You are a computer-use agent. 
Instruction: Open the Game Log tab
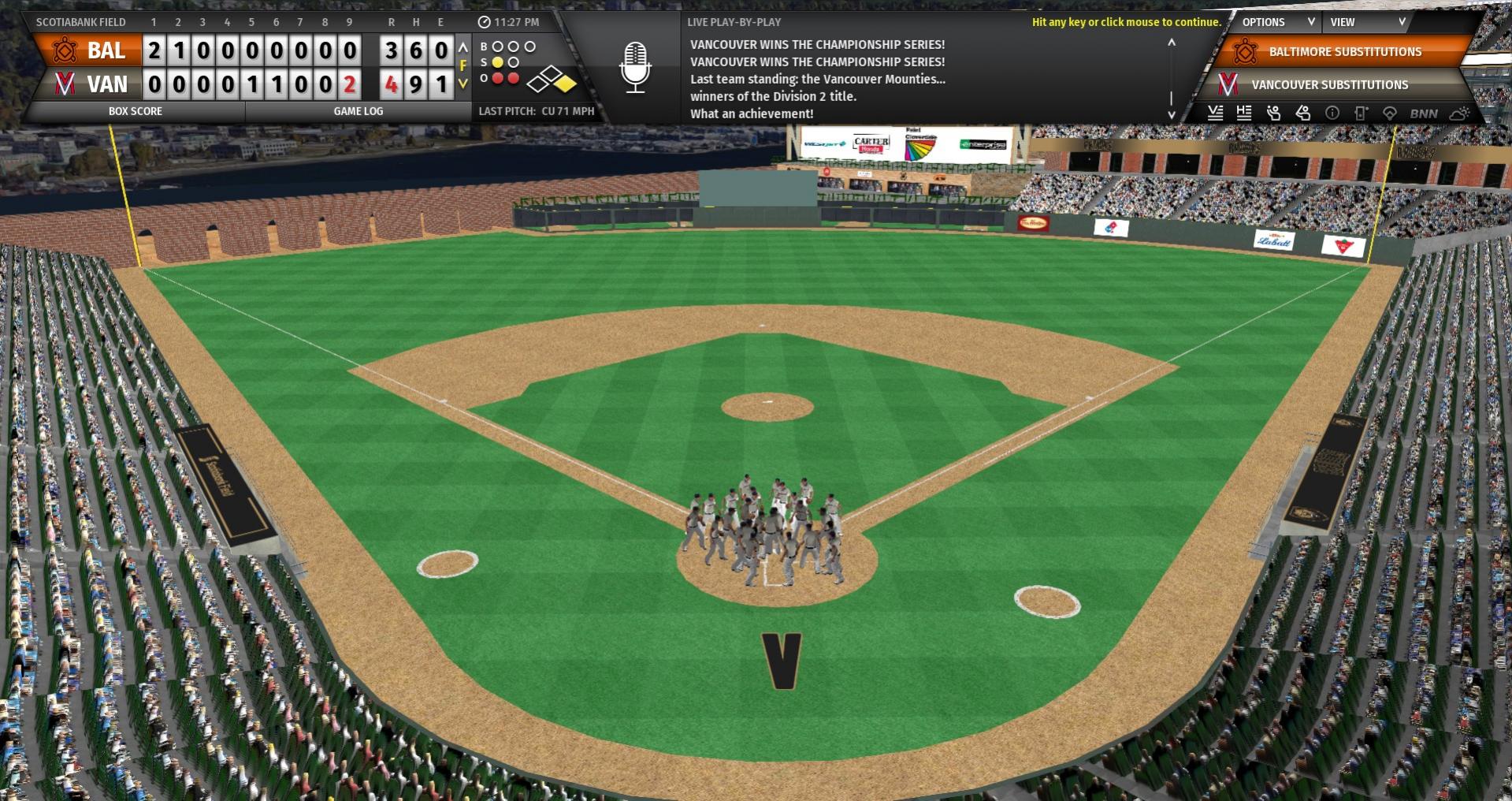[x=358, y=111]
